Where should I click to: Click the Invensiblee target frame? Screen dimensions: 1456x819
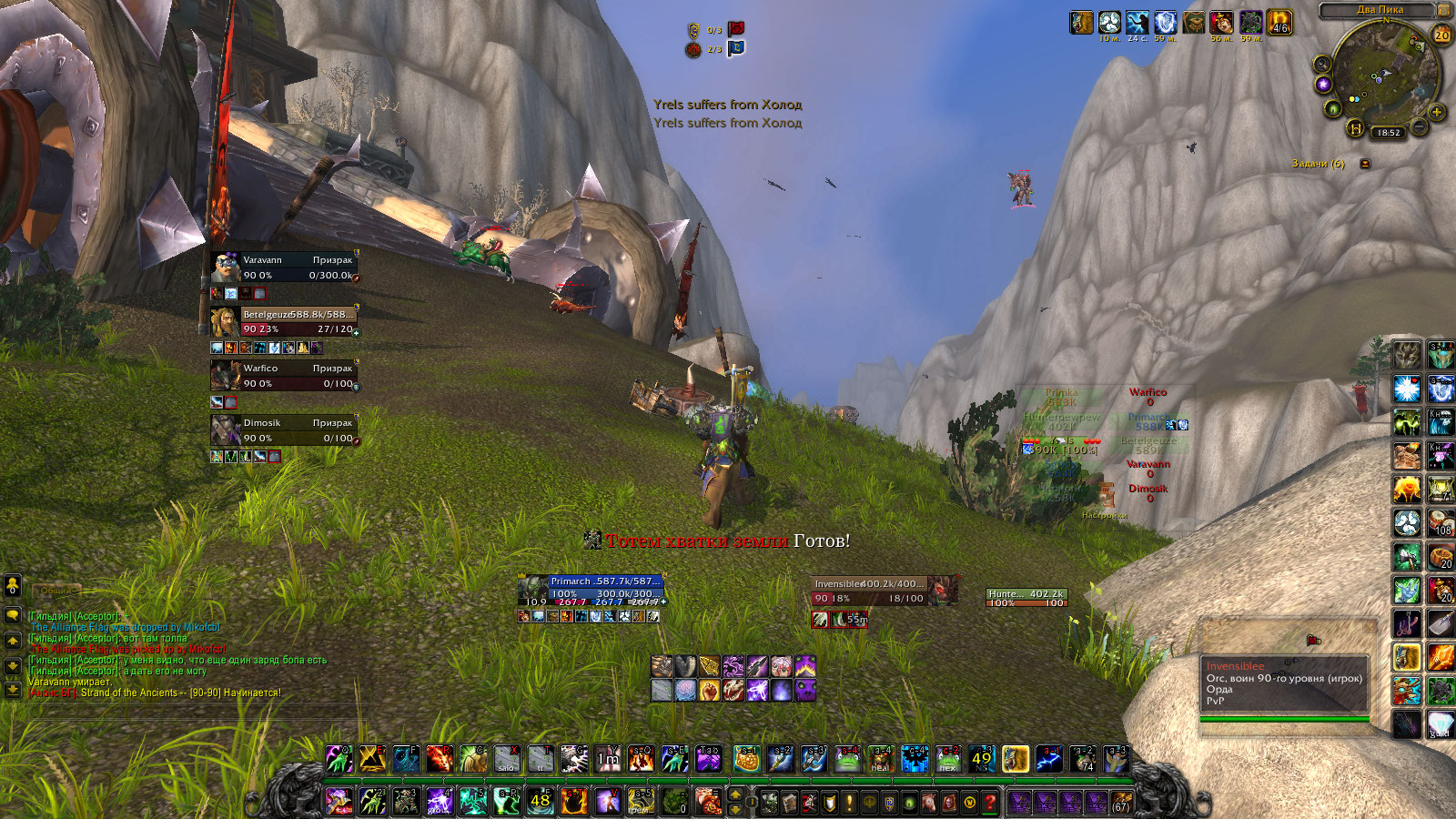coord(869,591)
